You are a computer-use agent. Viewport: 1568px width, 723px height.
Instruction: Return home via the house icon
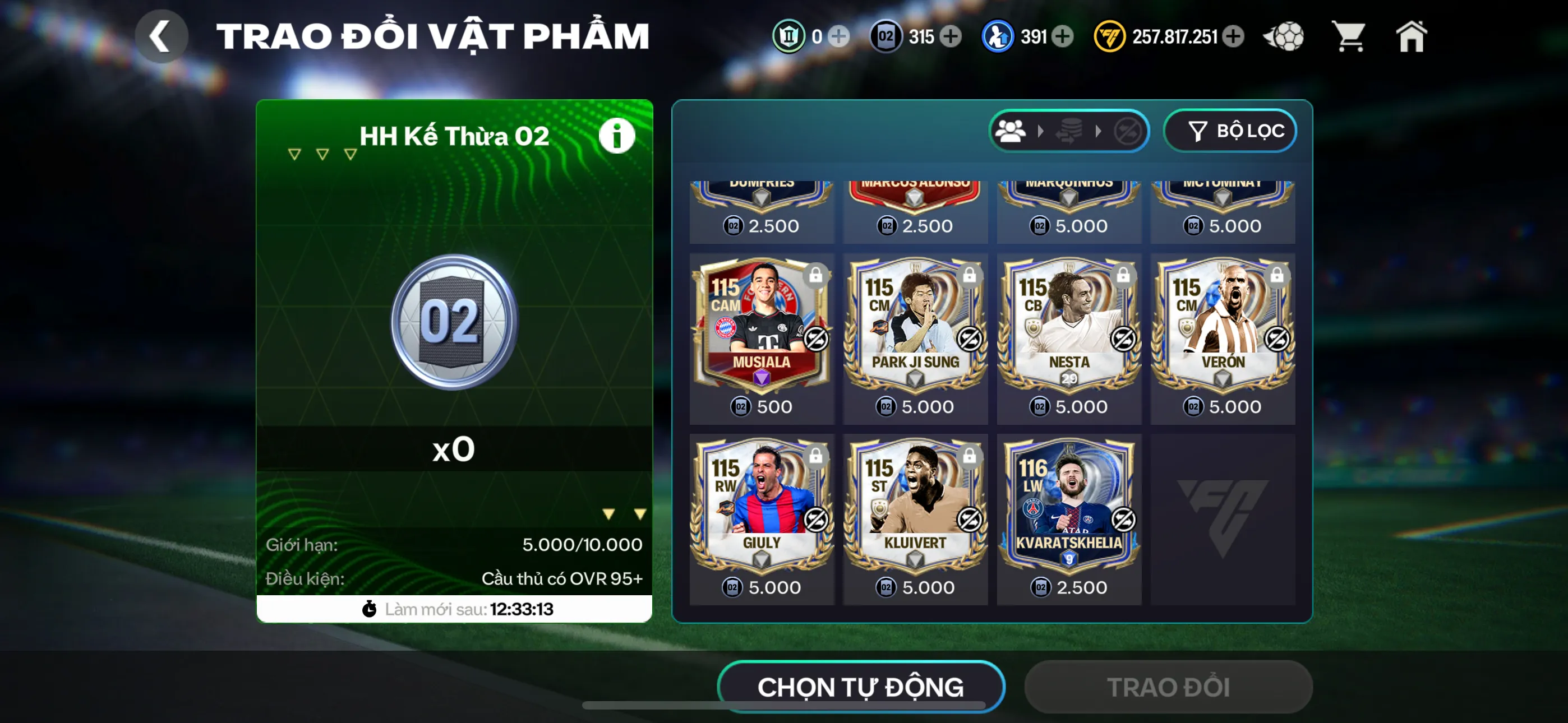pos(1412,36)
